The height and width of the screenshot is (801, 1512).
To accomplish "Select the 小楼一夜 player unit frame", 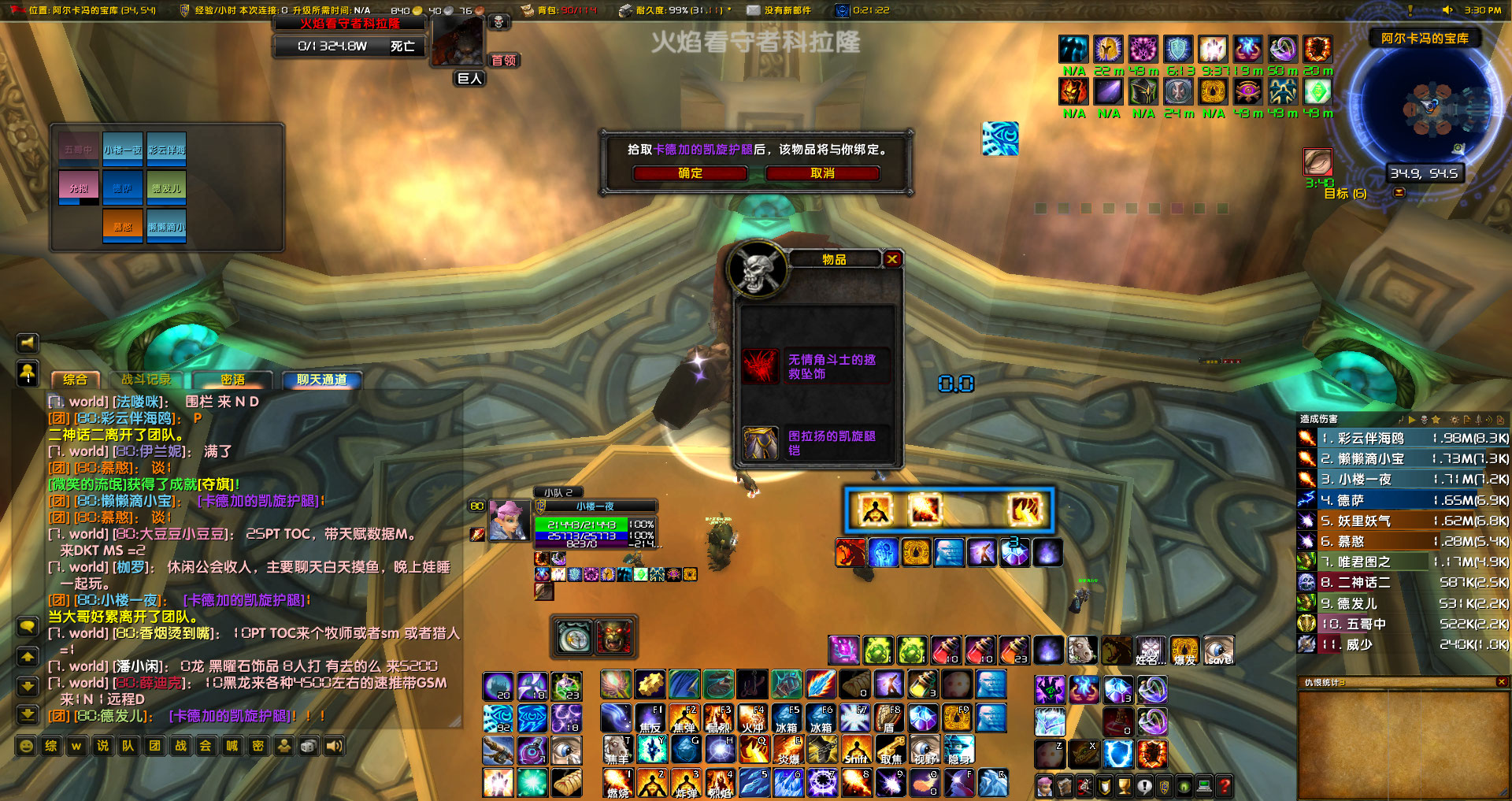I will (x=595, y=506).
